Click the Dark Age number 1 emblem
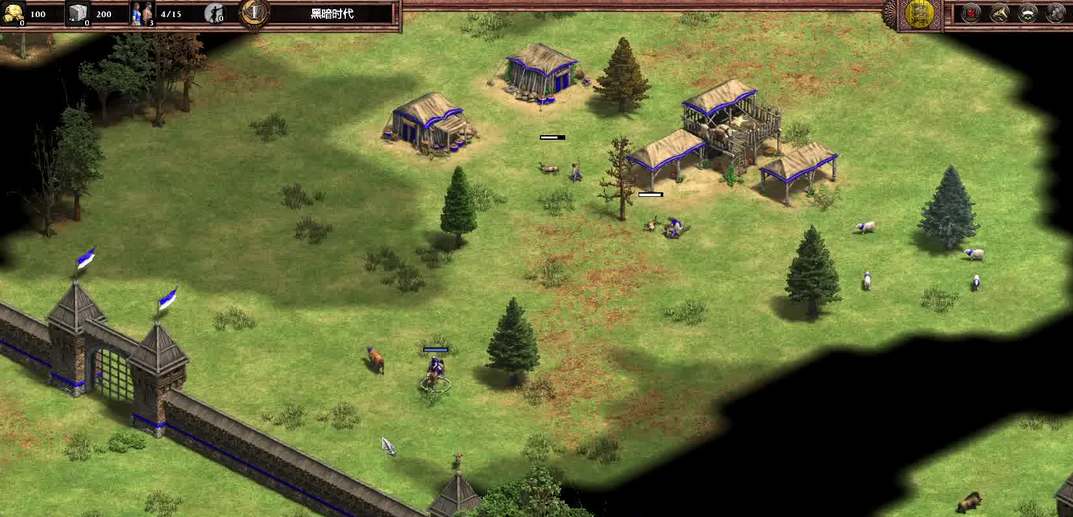The image size is (1073, 517). click(x=255, y=13)
